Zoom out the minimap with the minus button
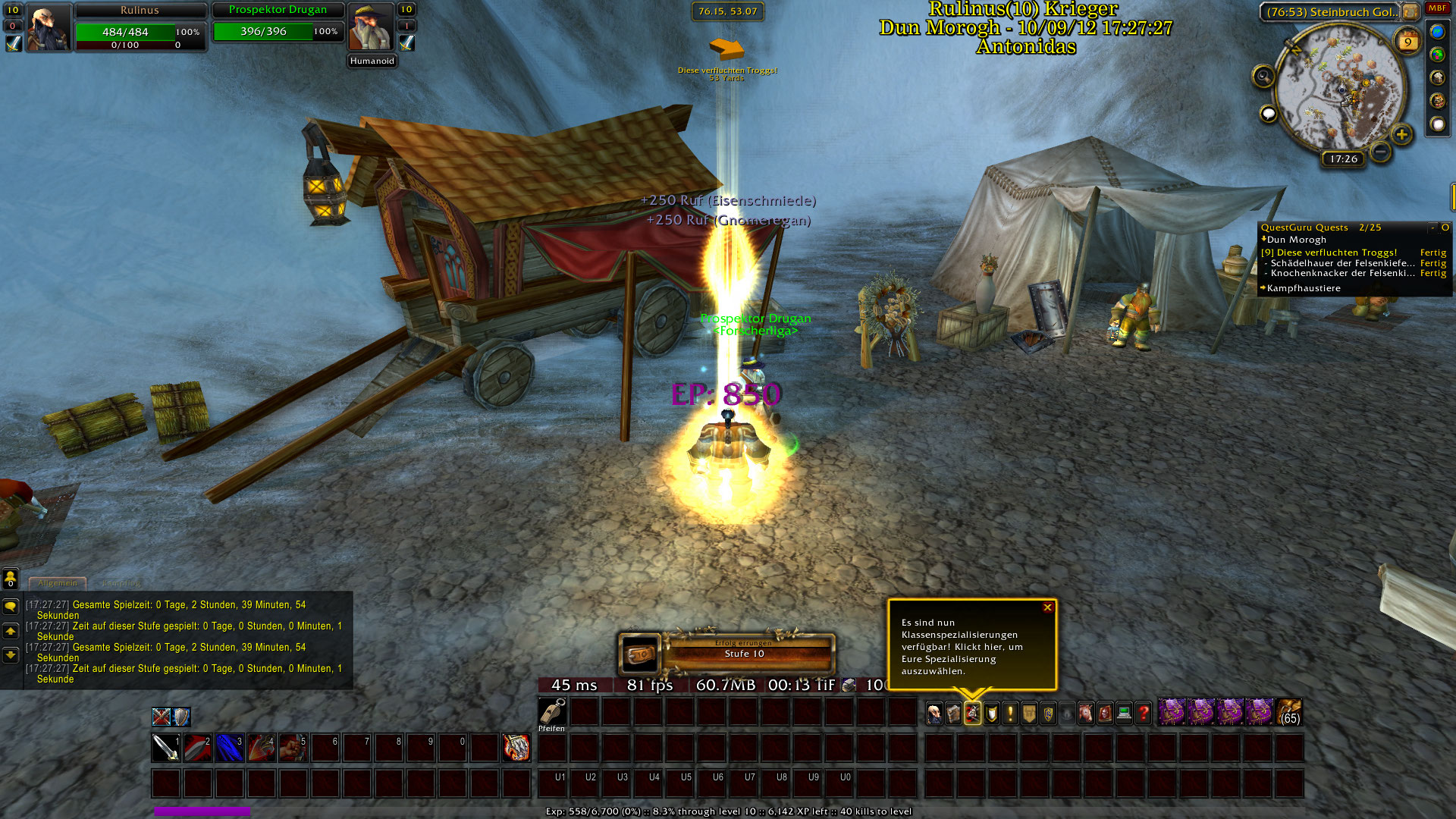The image size is (1456, 819). point(1381,152)
